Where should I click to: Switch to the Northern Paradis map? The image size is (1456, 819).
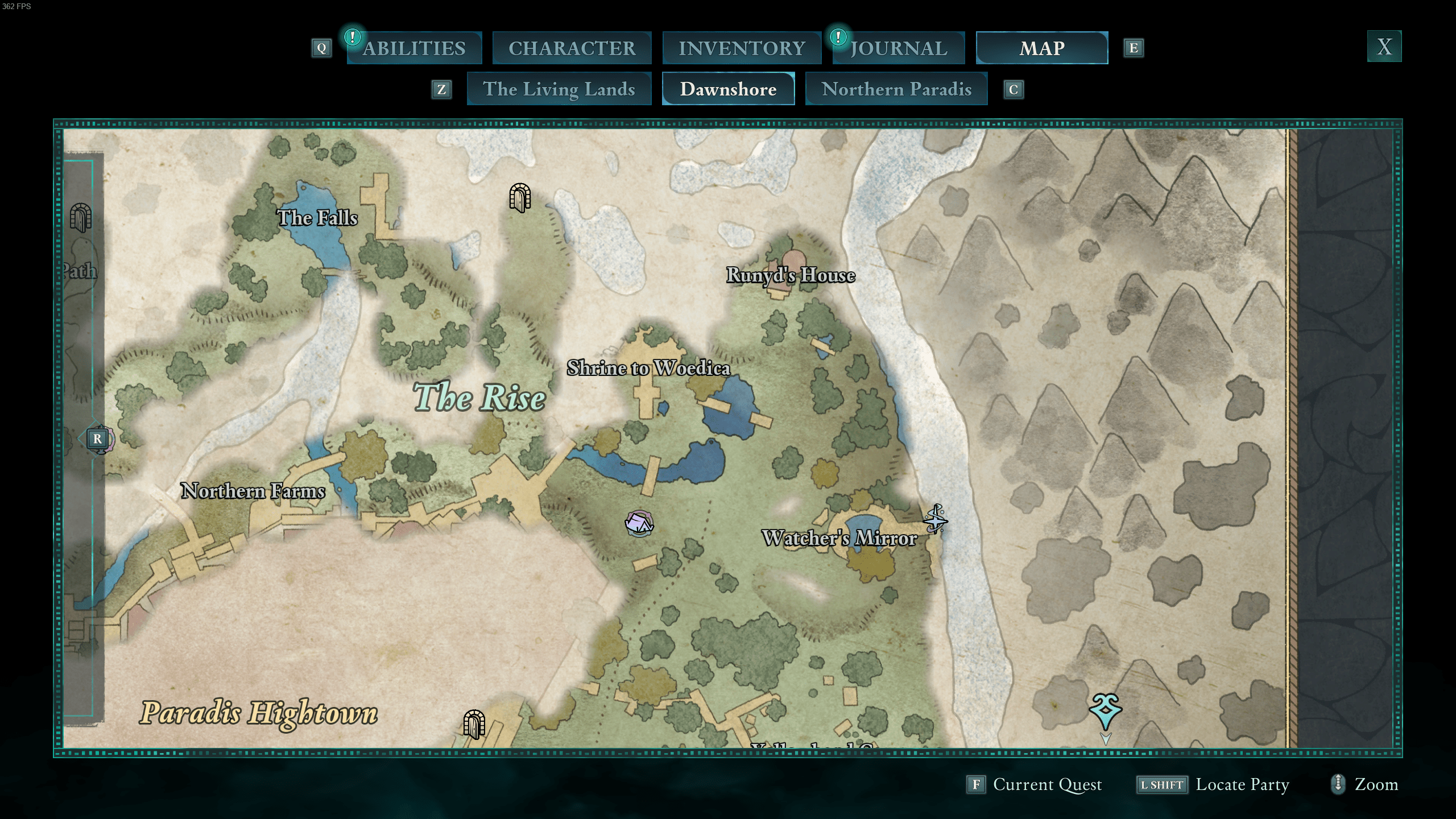click(x=896, y=89)
